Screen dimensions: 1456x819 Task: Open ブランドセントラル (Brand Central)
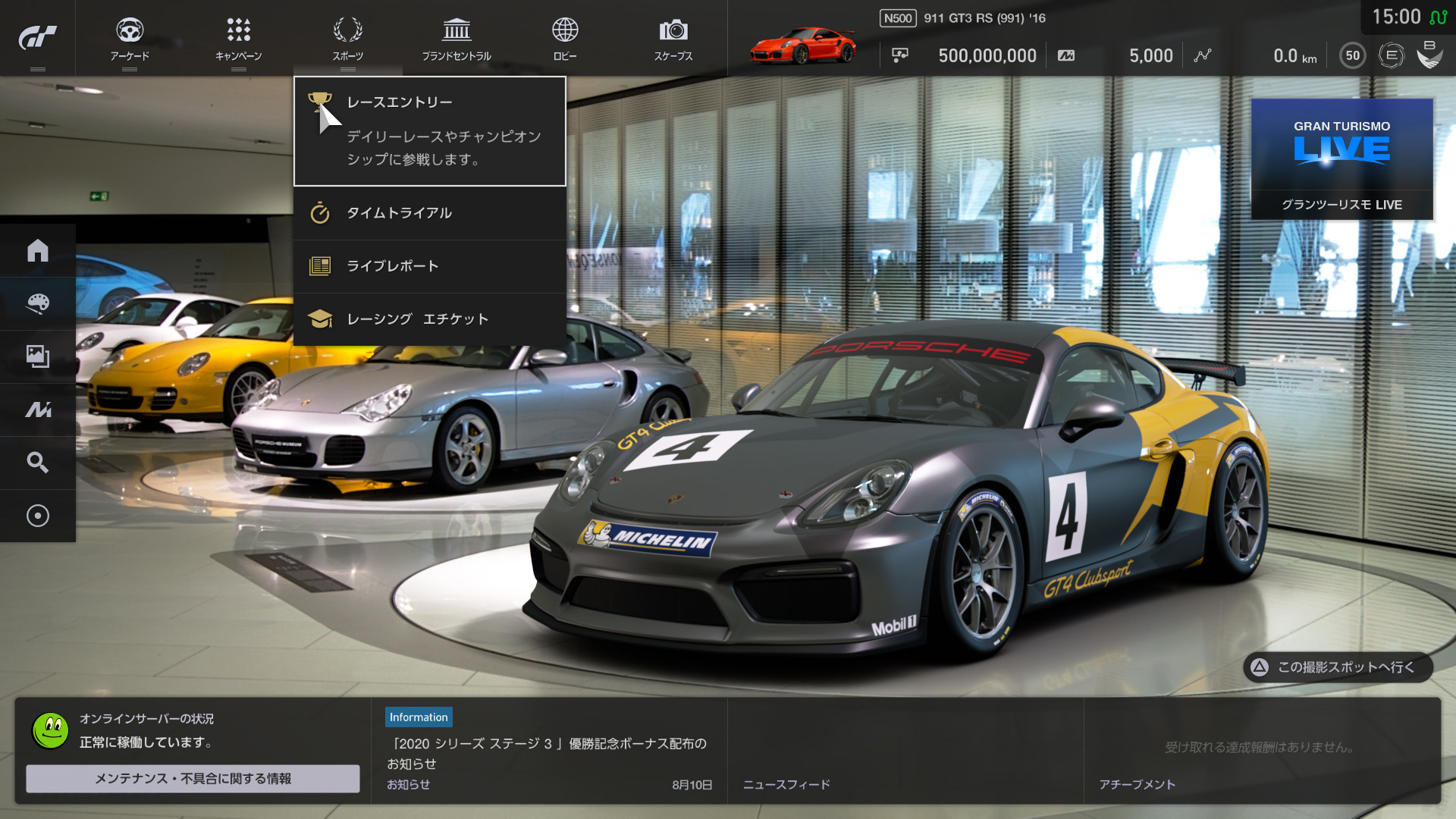[457, 39]
